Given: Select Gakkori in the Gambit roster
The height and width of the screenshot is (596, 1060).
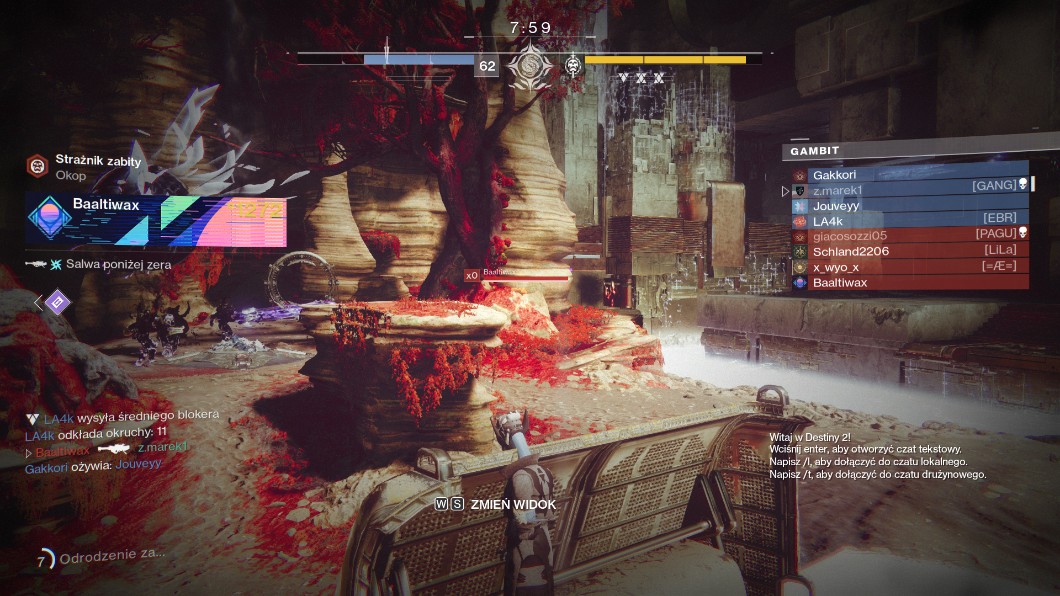Looking at the screenshot, I should click(908, 175).
